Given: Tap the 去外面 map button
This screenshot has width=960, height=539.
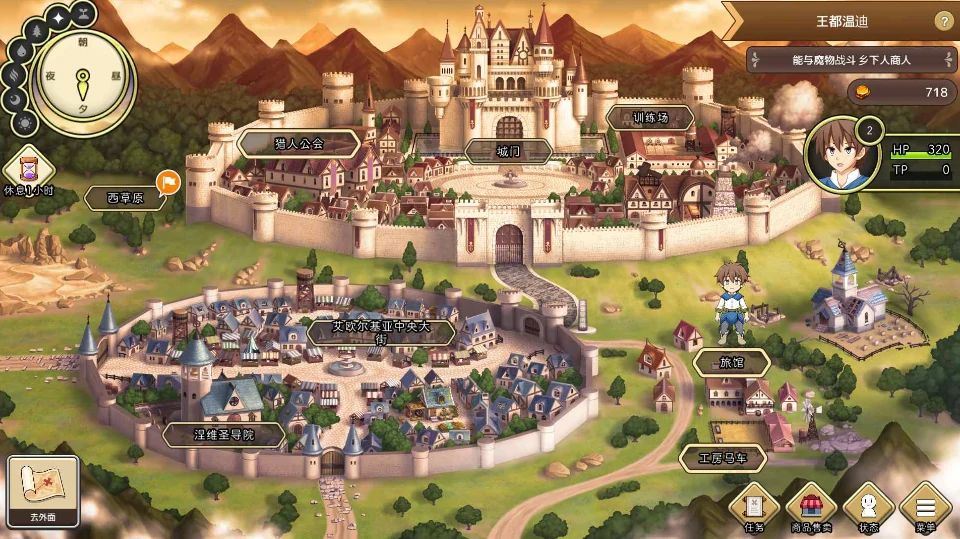Looking at the screenshot, I should pyautogui.click(x=43, y=491).
